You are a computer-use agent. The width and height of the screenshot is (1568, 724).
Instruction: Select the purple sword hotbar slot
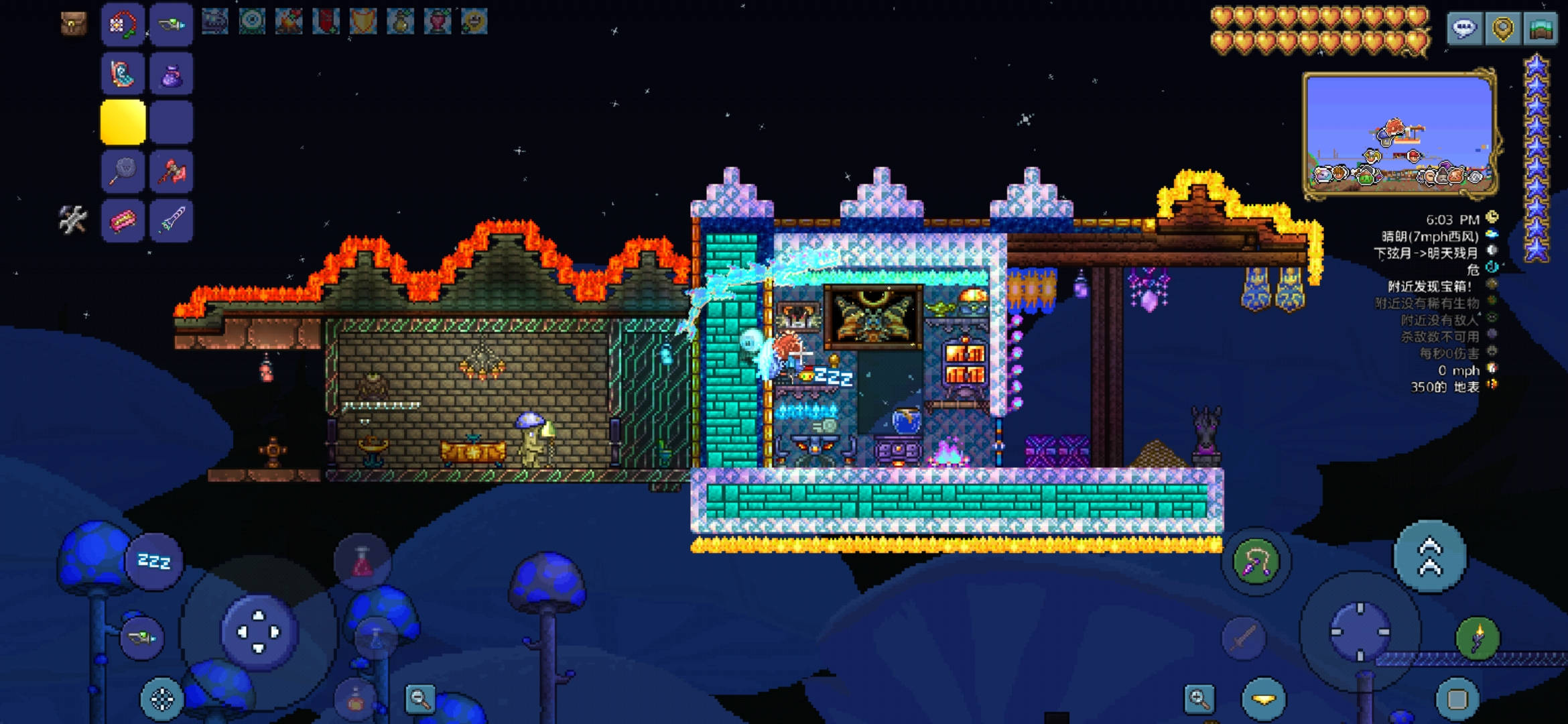pyautogui.click(x=172, y=220)
